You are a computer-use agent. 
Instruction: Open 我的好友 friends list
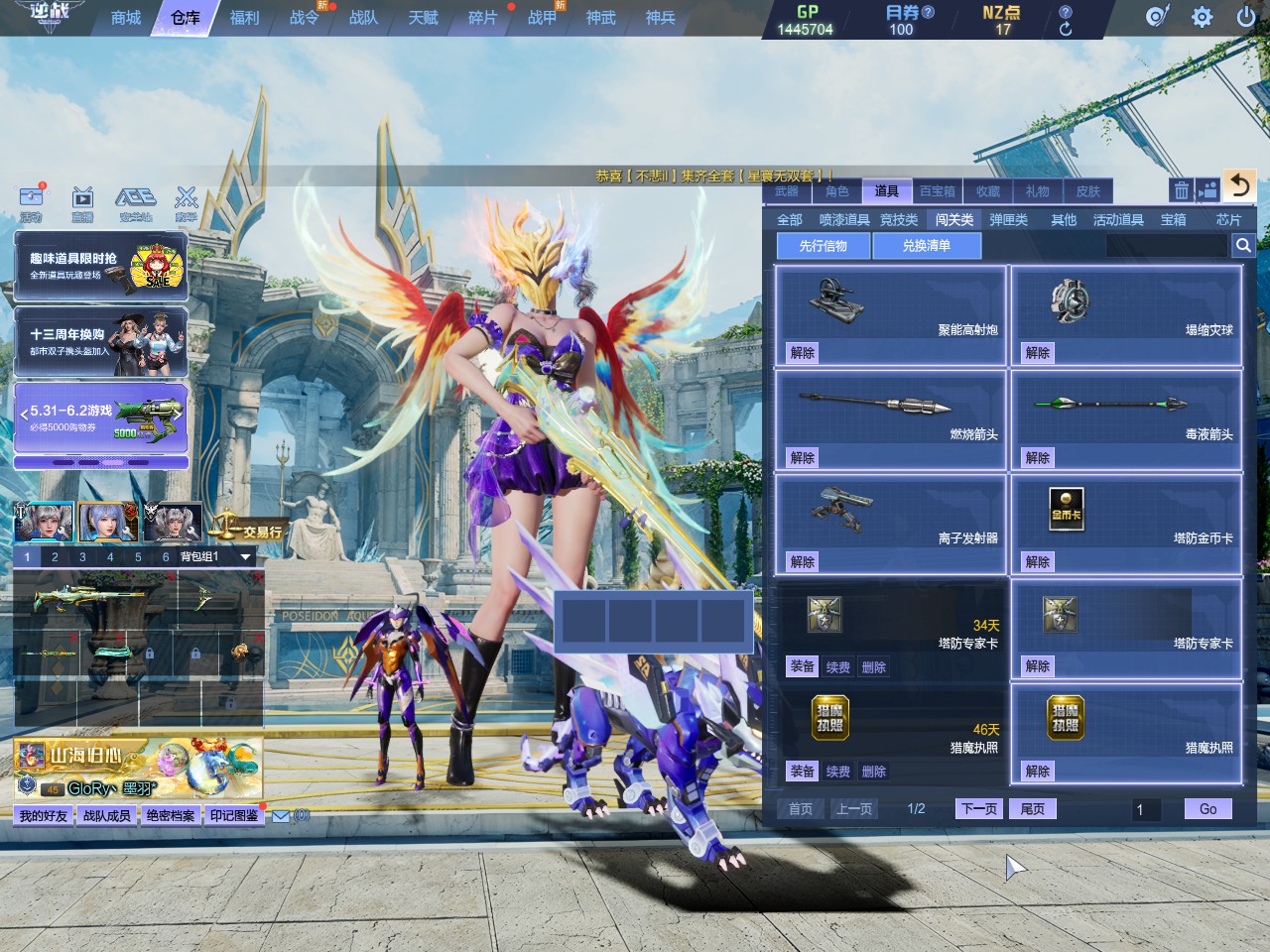click(x=44, y=815)
